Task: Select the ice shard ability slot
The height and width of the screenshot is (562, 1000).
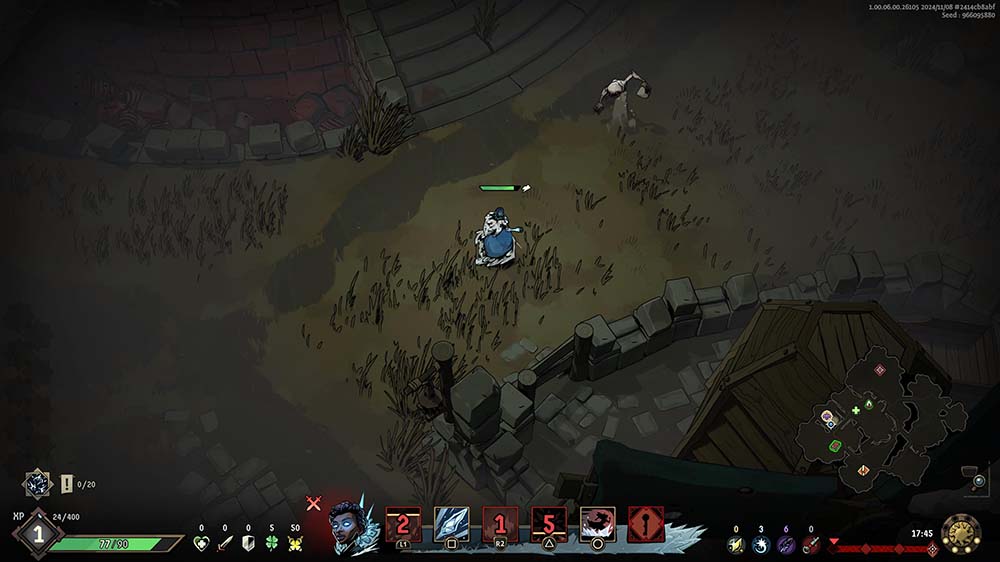Action: coord(450,524)
